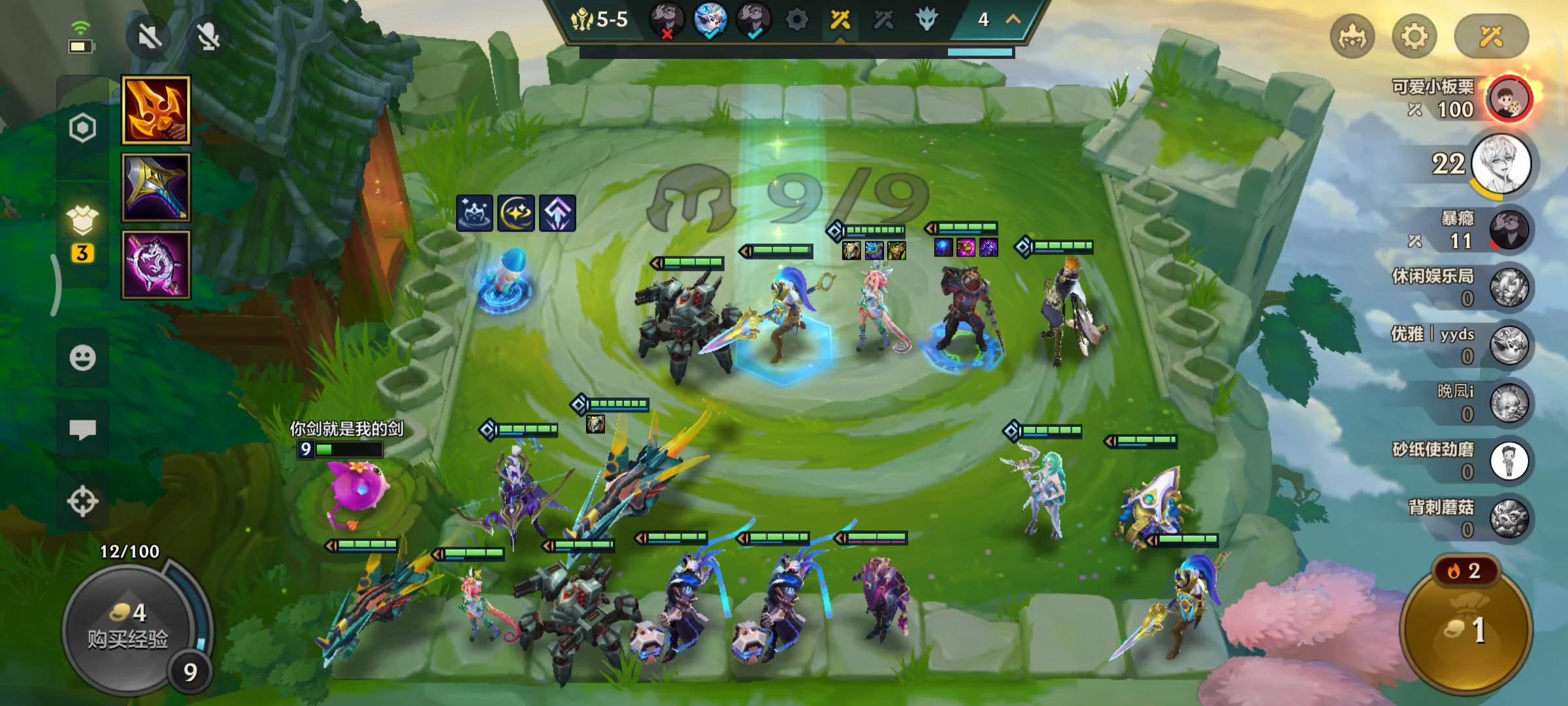Tap the crossed-swords combat button
This screenshot has height=706, width=1568.
point(1491,37)
